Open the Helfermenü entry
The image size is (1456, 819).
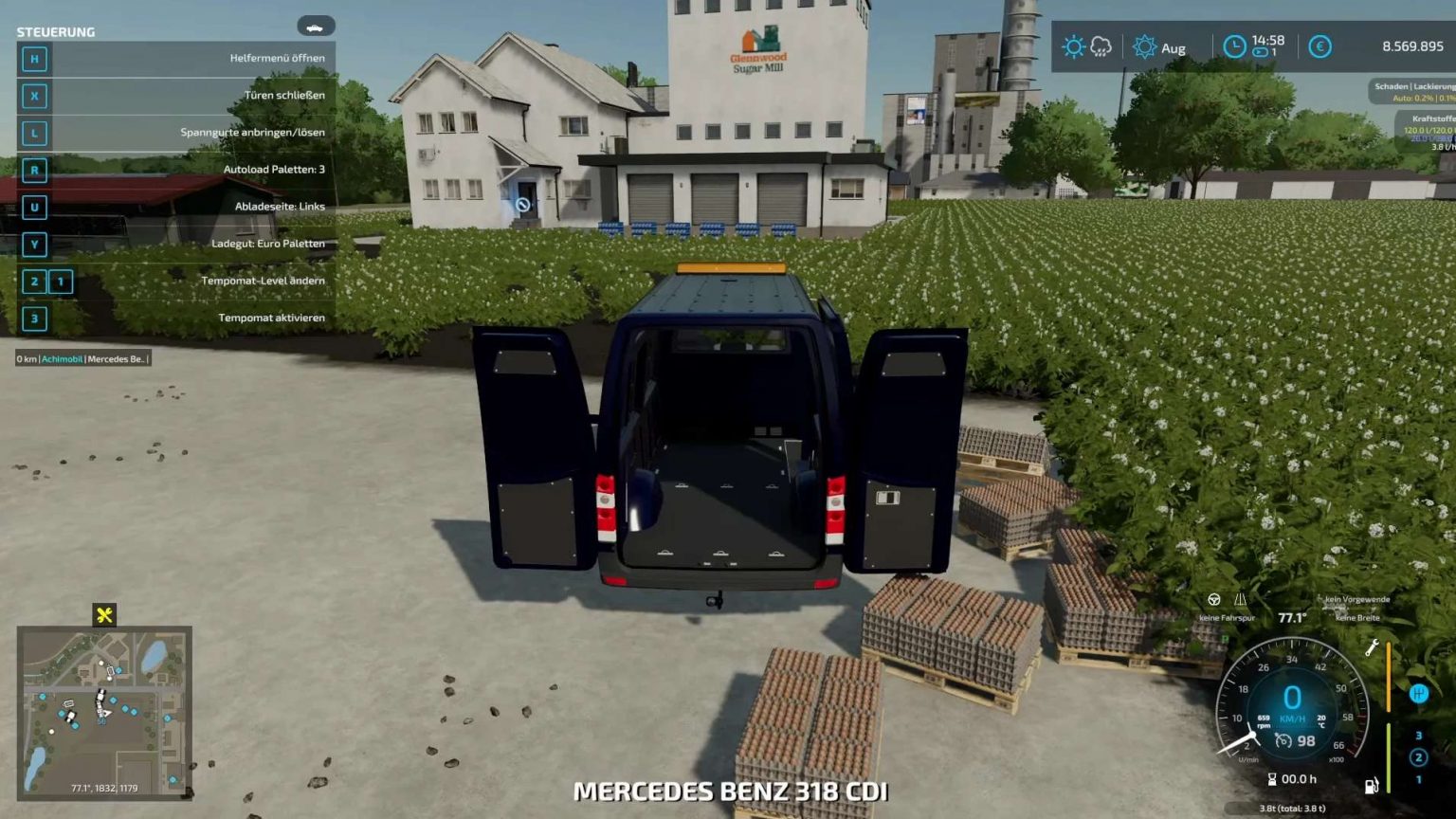pos(280,58)
